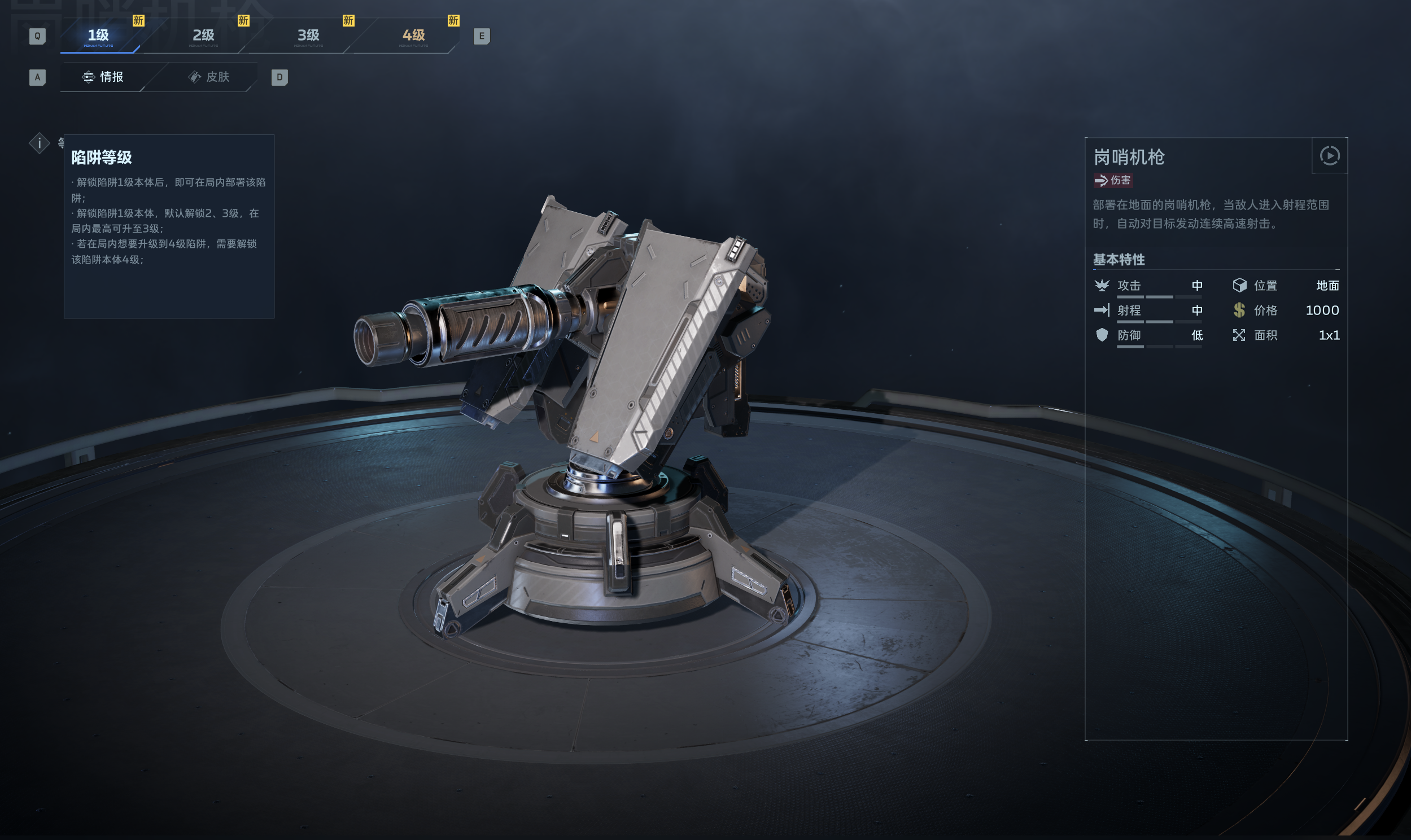Screen dimensions: 1411x840
Task: Switch to the 2级 level tab
Action: click(204, 36)
